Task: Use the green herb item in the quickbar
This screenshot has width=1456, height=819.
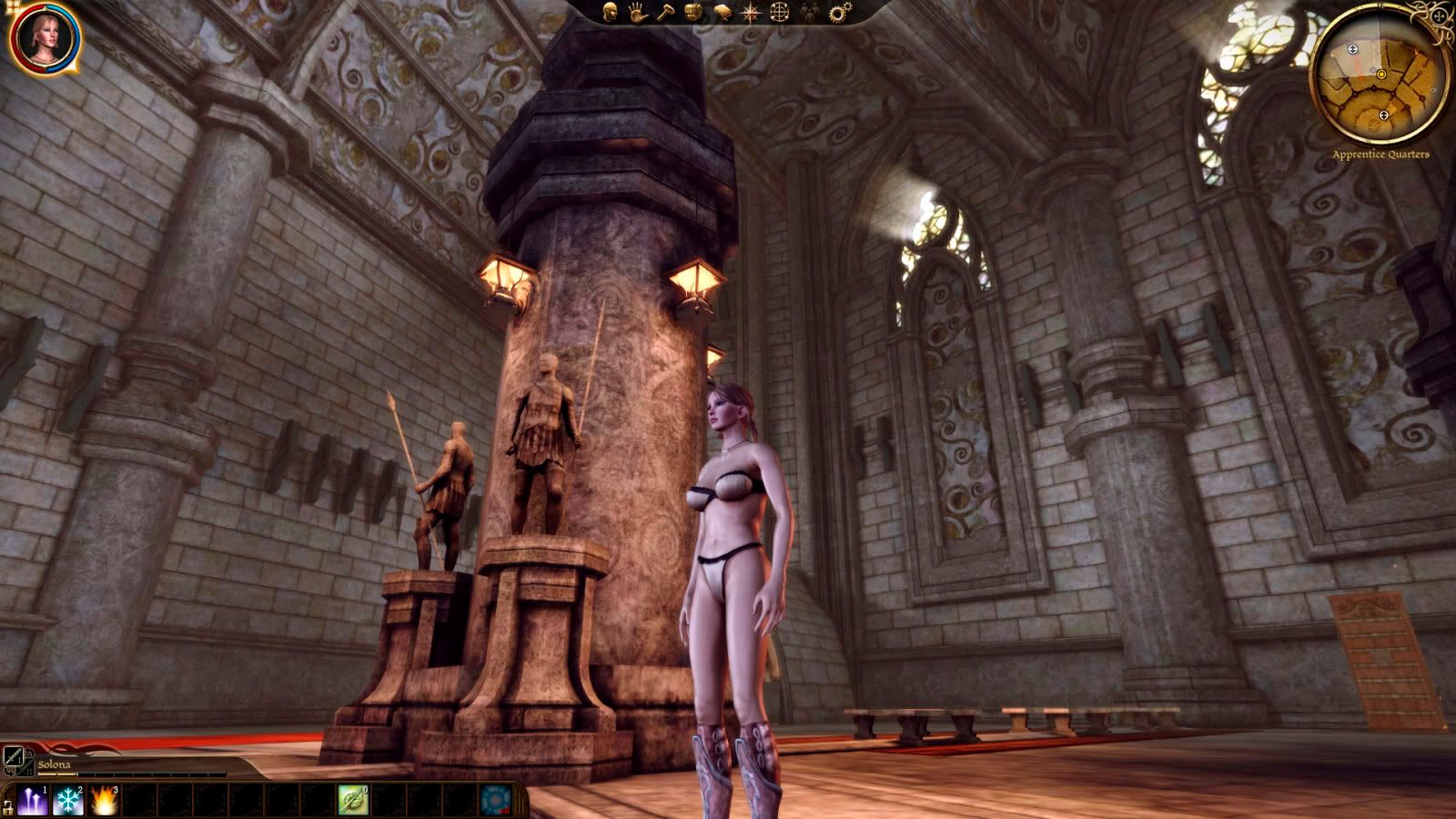Action: click(352, 801)
